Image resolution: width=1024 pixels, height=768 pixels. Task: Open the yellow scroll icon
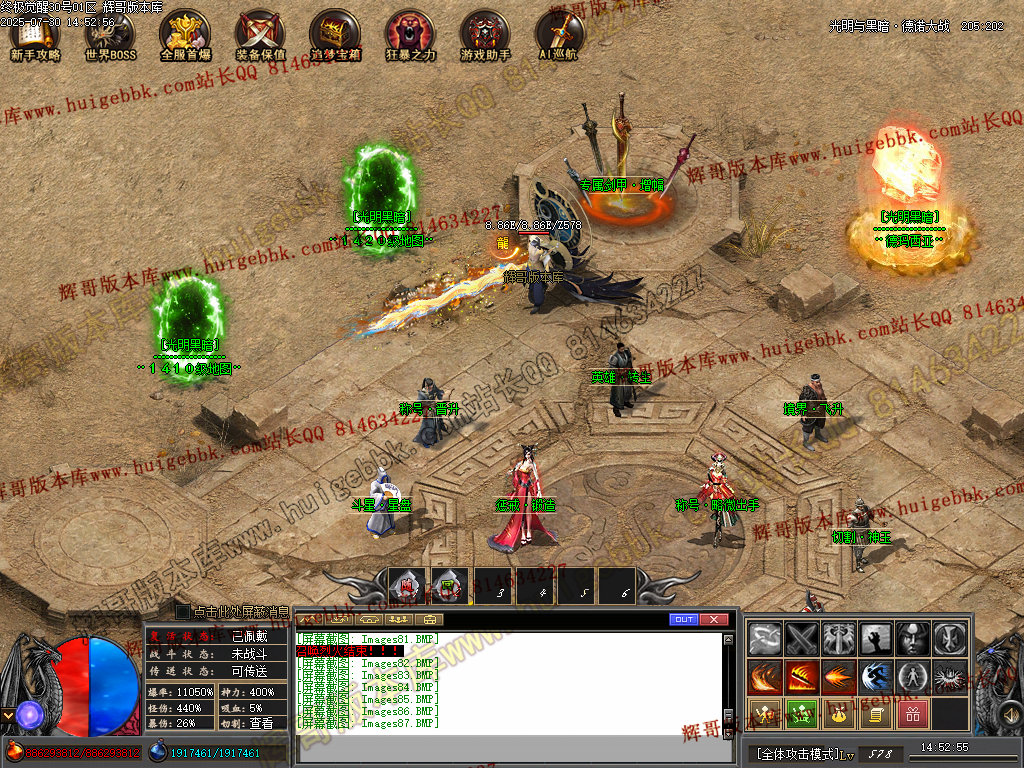[875, 714]
